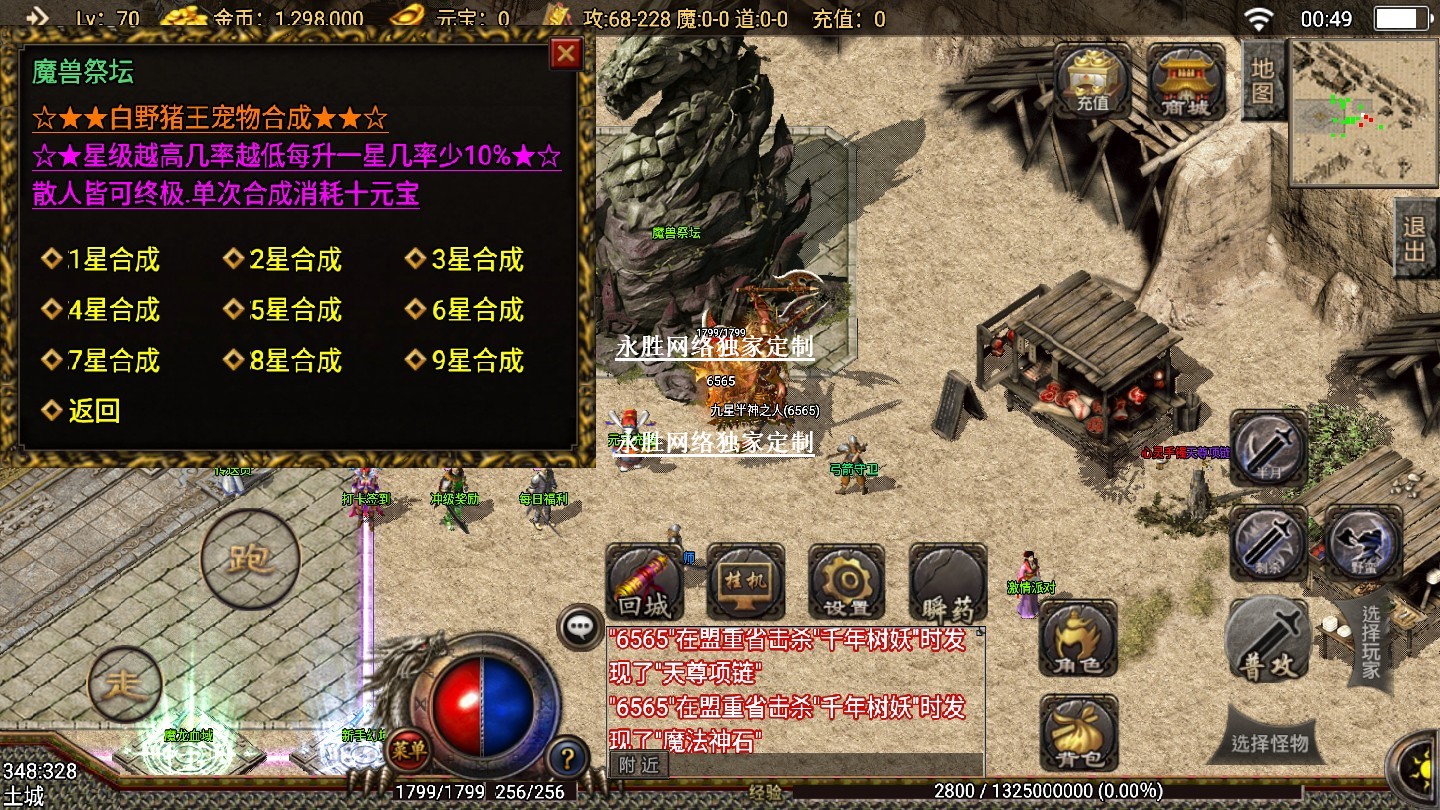Close the 魔兽祭坛 dialog window
Screen dimensions: 1440x810
pos(566,53)
